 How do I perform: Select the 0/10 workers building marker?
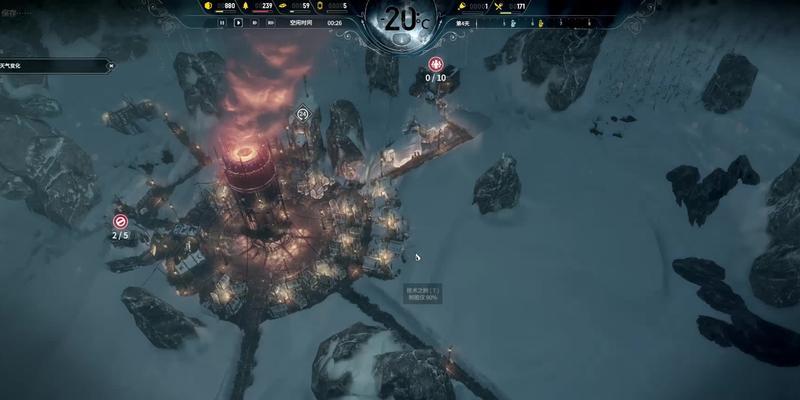coord(435,65)
